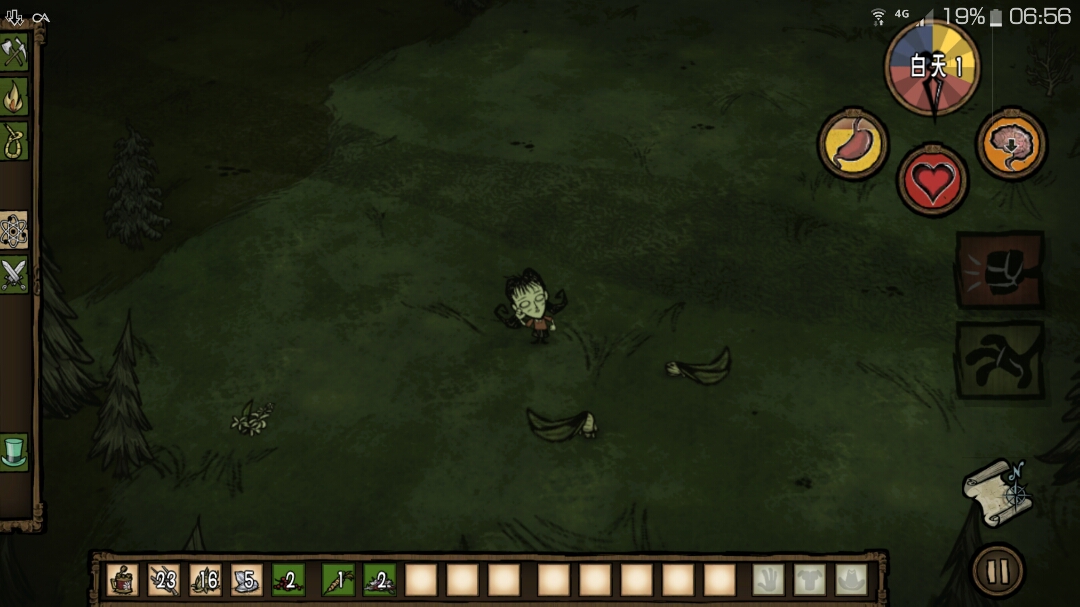1080x607 pixels.
Task: Open the Science atom crafting tab
Action: click(x=14, y=231)
